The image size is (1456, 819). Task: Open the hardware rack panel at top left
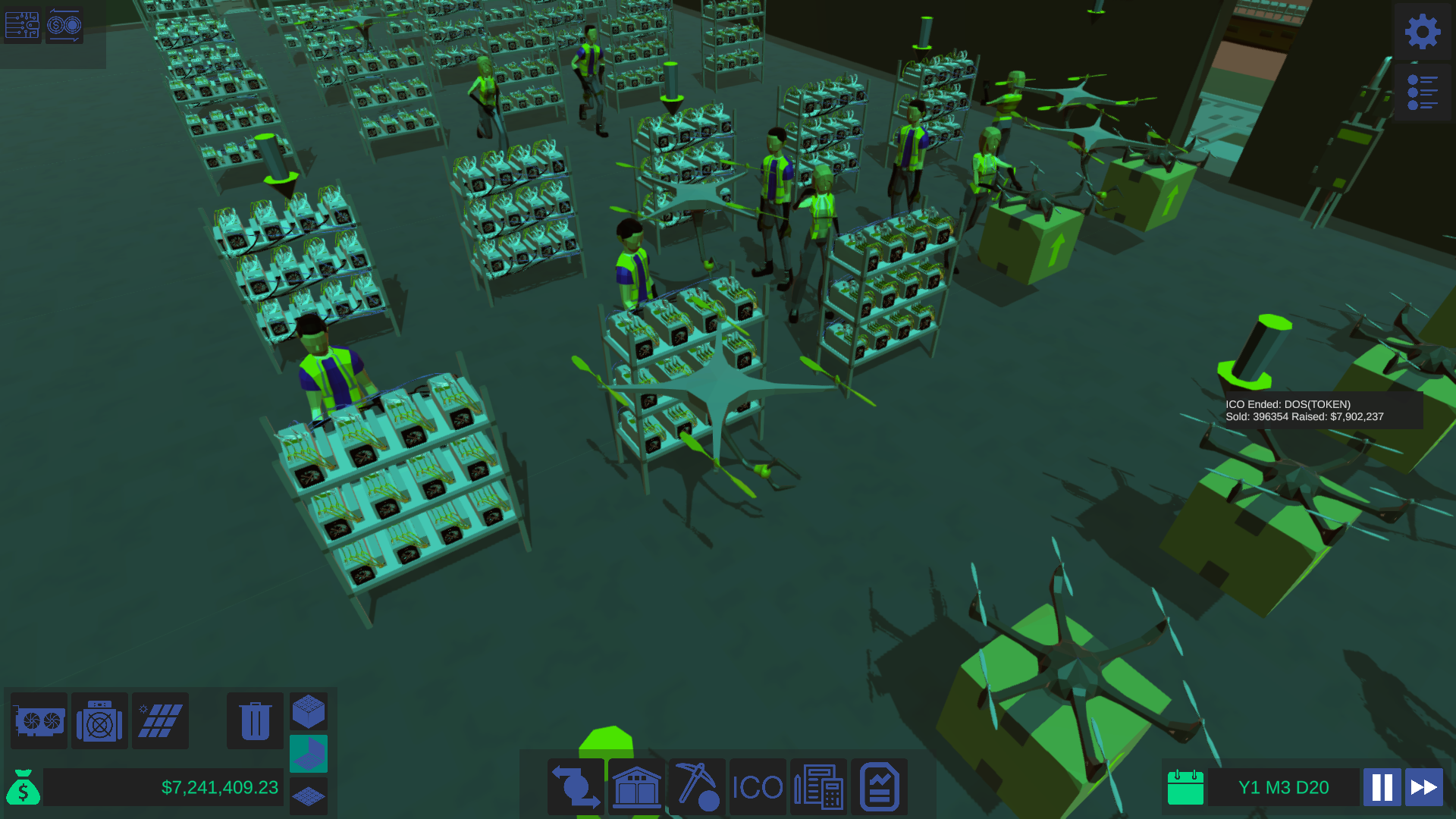tap(22, 25)
